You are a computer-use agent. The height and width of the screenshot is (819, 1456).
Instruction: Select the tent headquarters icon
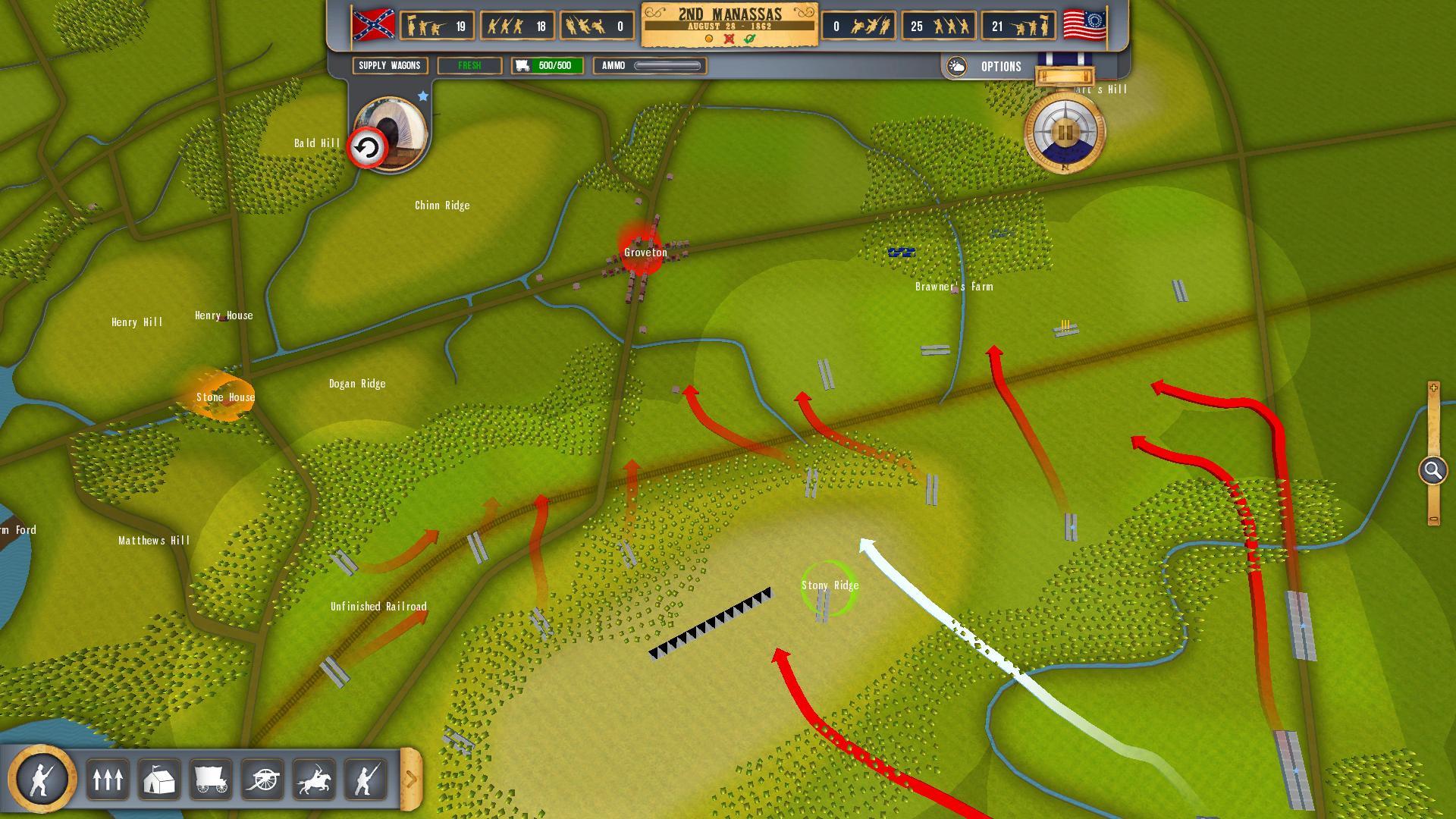click(159, 779)
